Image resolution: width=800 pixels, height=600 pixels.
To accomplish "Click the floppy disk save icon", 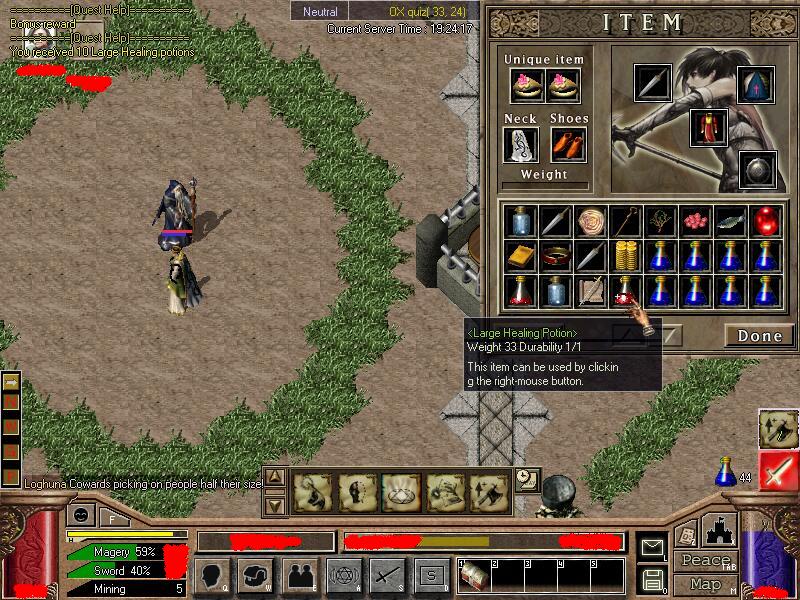I will [653, 579].
